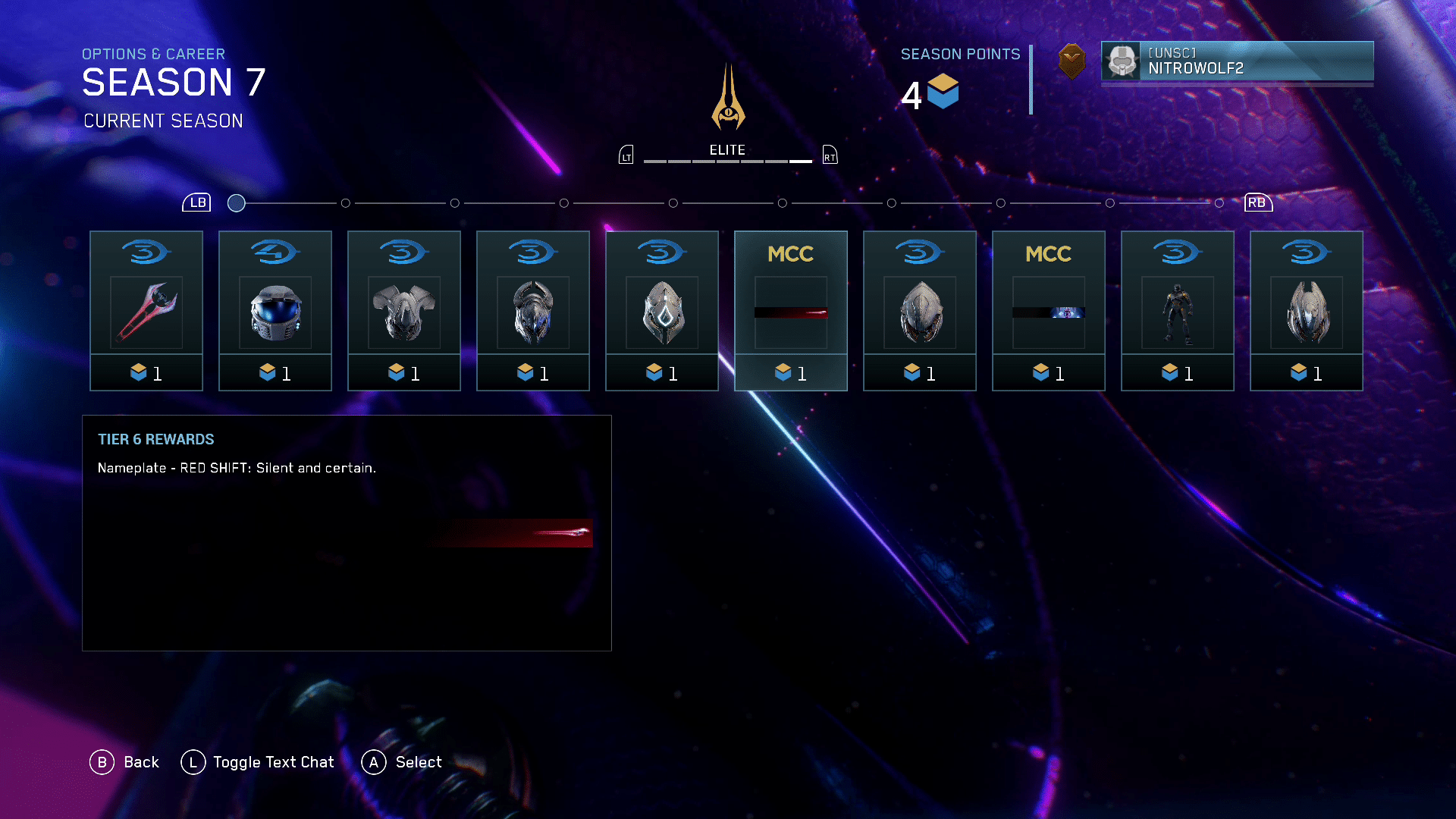Choose the rounded silver Elite helmet reward
Screen dimensions: 1456x819
(x=920, y=311)
